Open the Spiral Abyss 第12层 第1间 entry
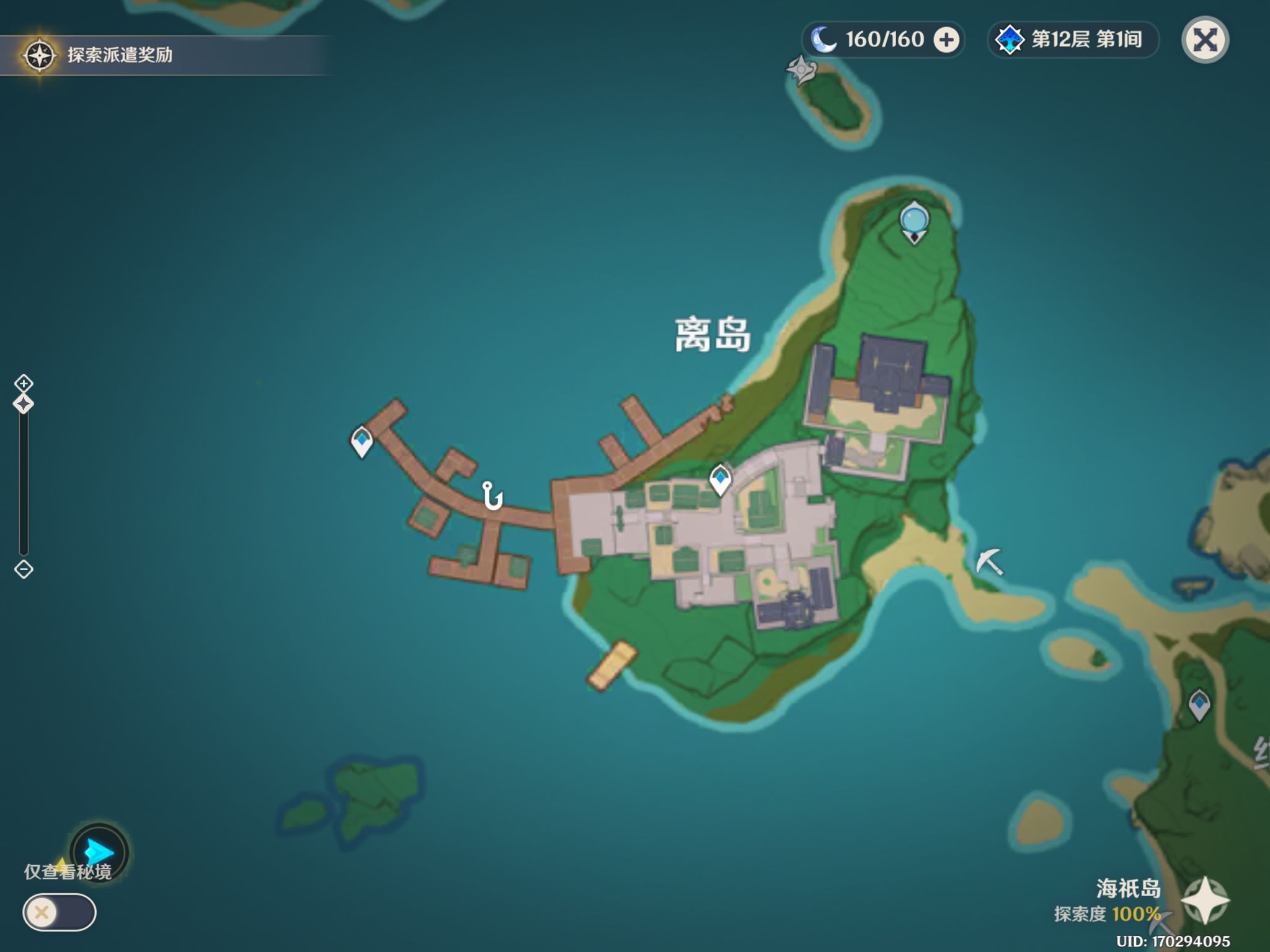Image resolution: width=1270 pixels, height=952 pixels. 1072,40
